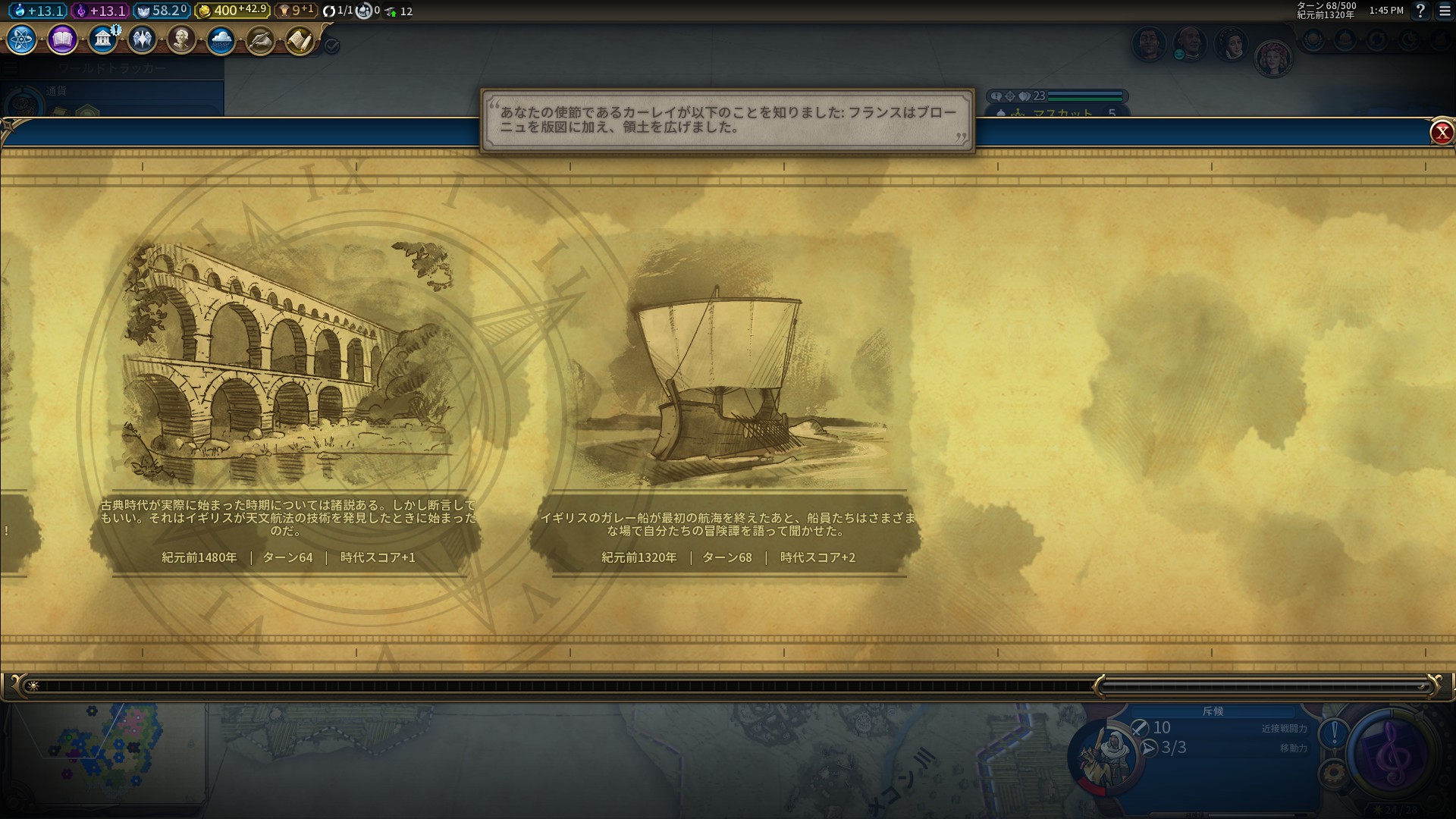Open the Great People bust icon
Screen dimensions: 1456x819
(x=181, y=39)
